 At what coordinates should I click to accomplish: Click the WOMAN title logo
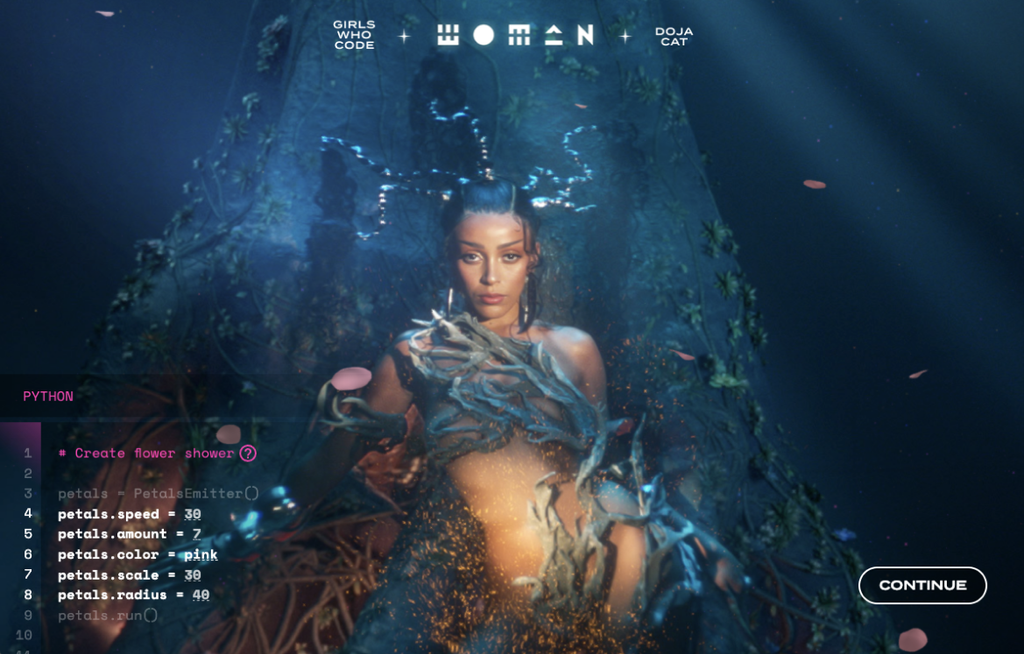point(515,35)
